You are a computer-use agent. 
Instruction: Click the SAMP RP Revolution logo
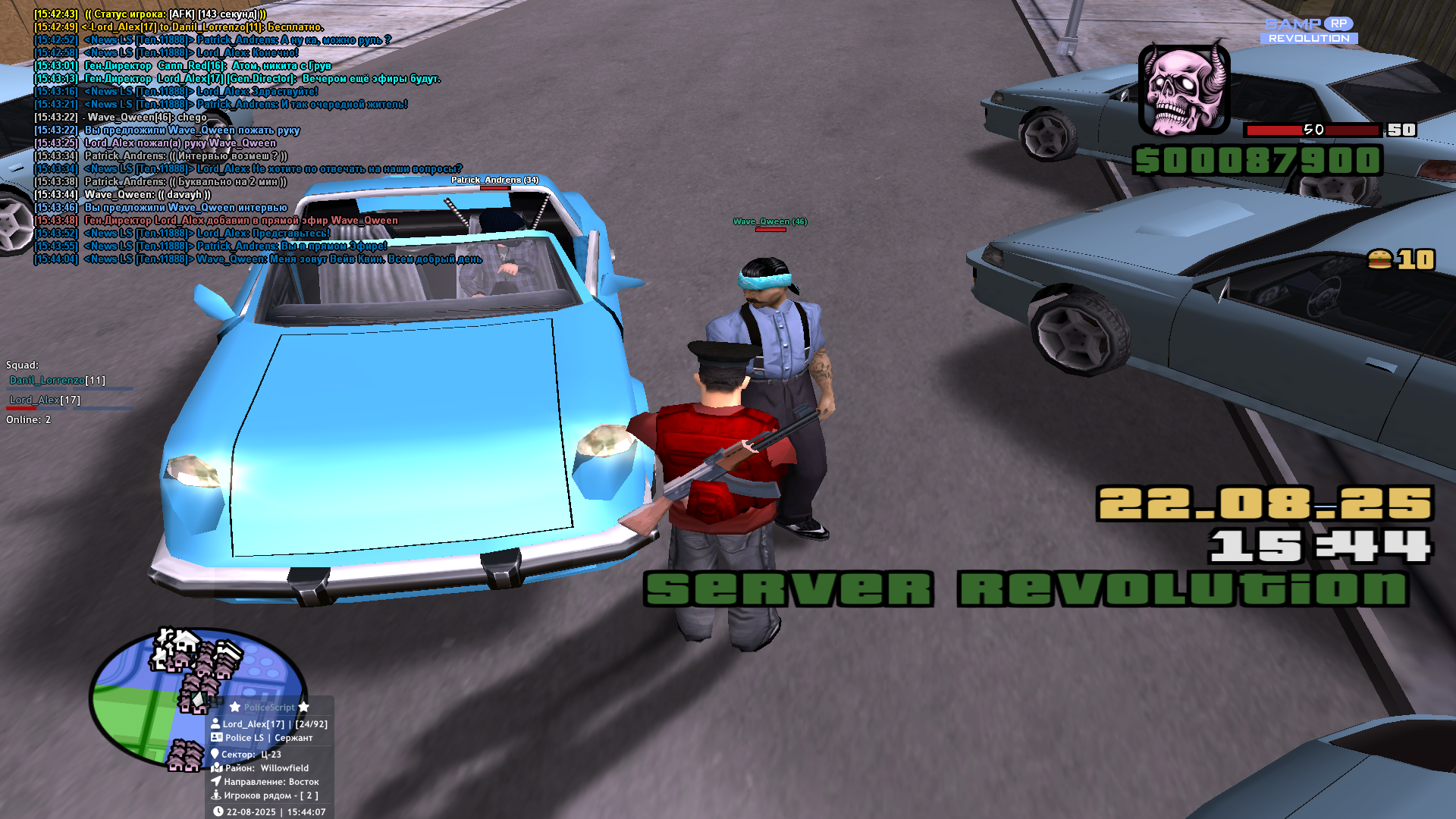coord(1309,31)
